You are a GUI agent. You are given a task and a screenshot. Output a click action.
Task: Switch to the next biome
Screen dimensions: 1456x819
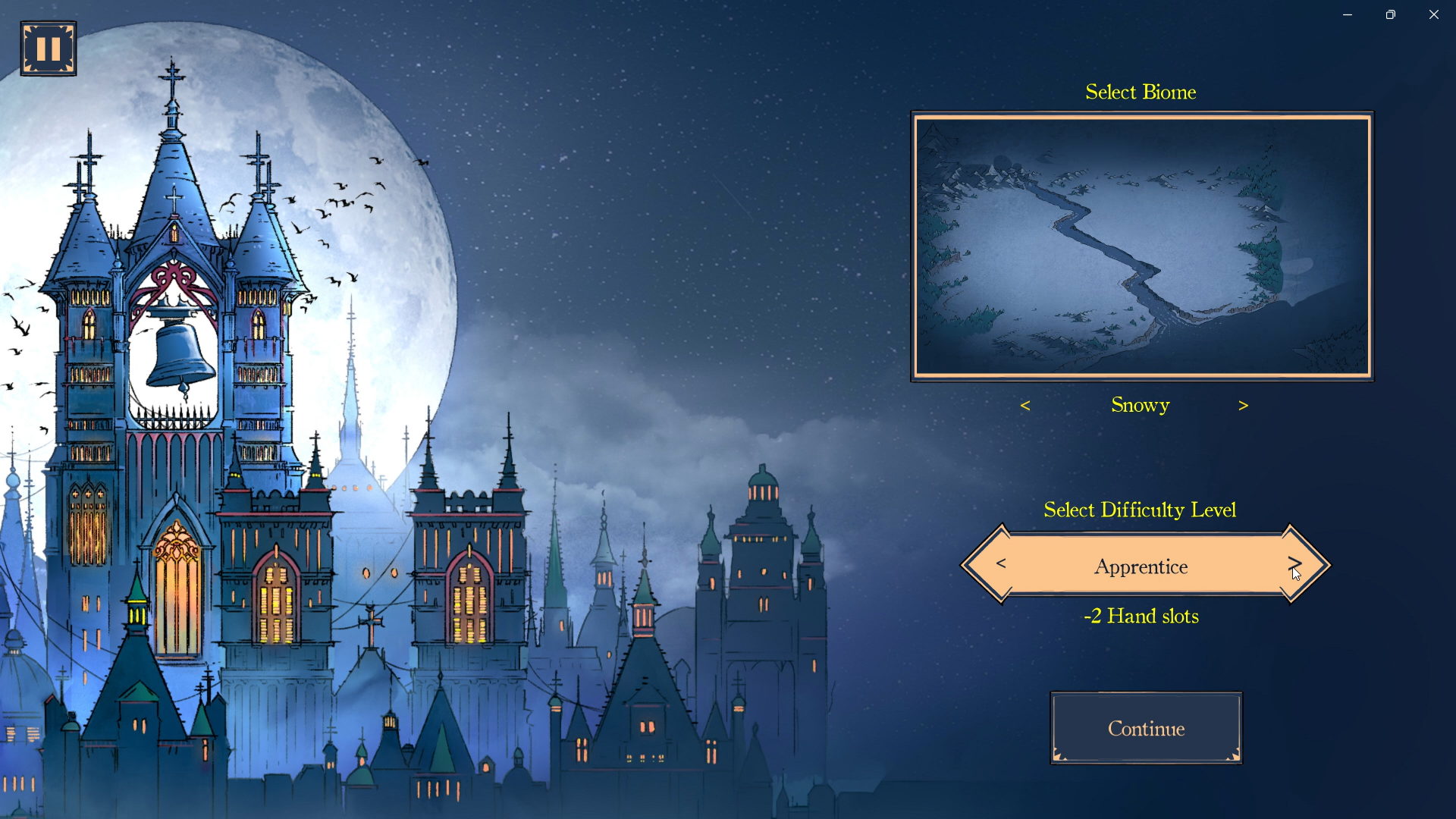[x=1243, y=406]
